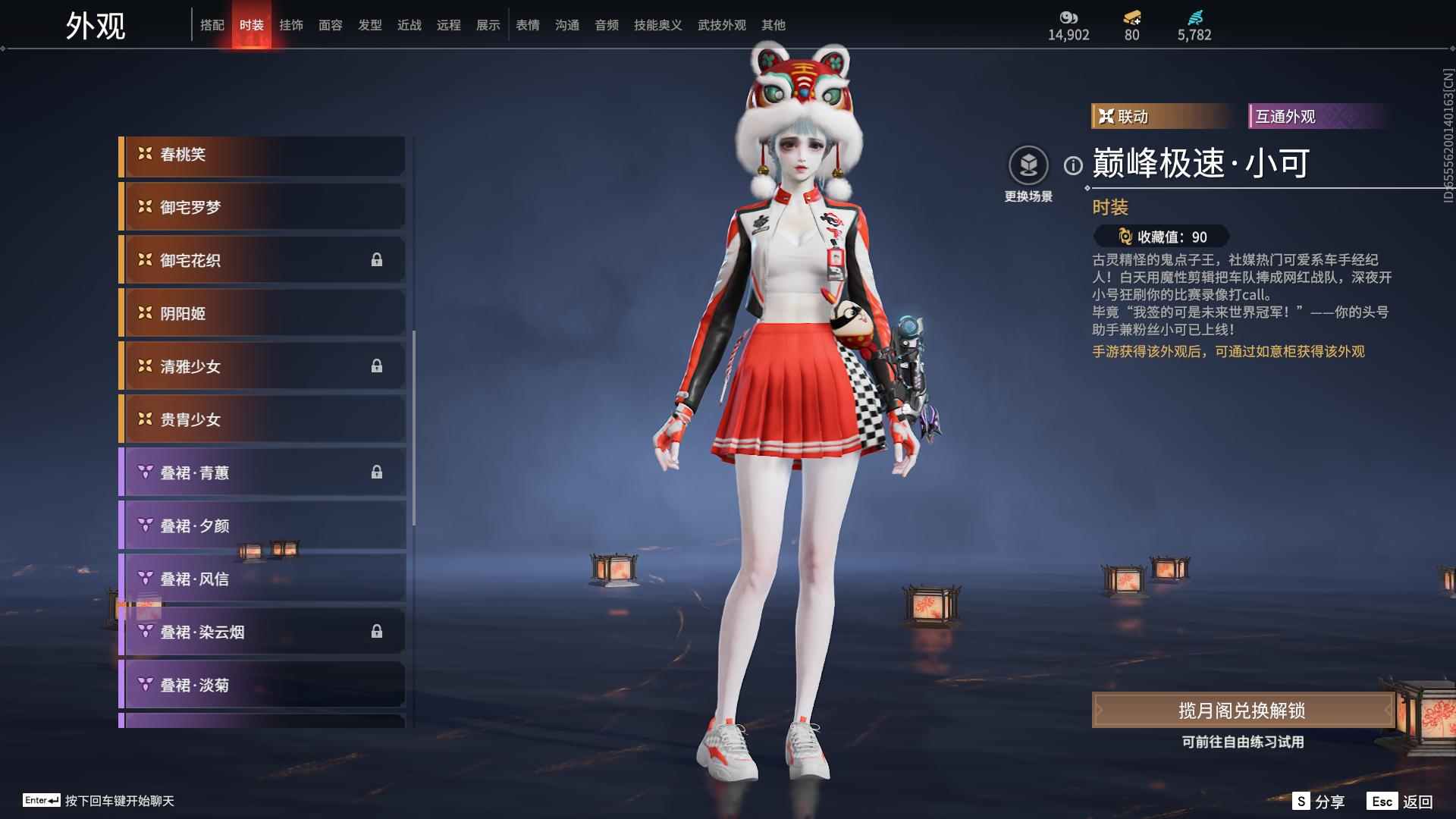The width and height of the screenshot is (1456, 819).
Task: Select the 阴阳姬 outfit entry
Action: click(262, 313)
